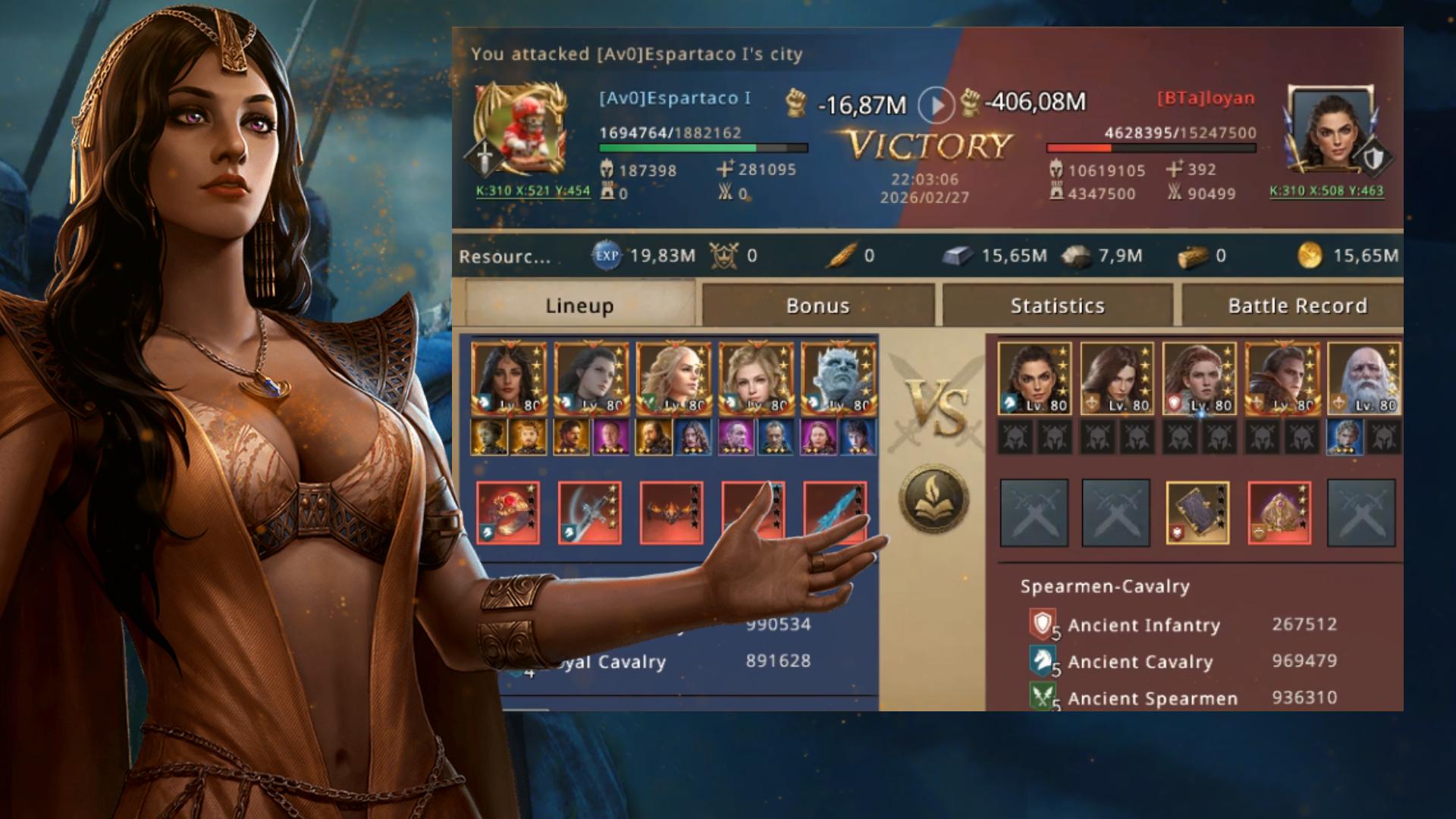
Task: Select loyan's player avatar
Action: coord(1332,130)
